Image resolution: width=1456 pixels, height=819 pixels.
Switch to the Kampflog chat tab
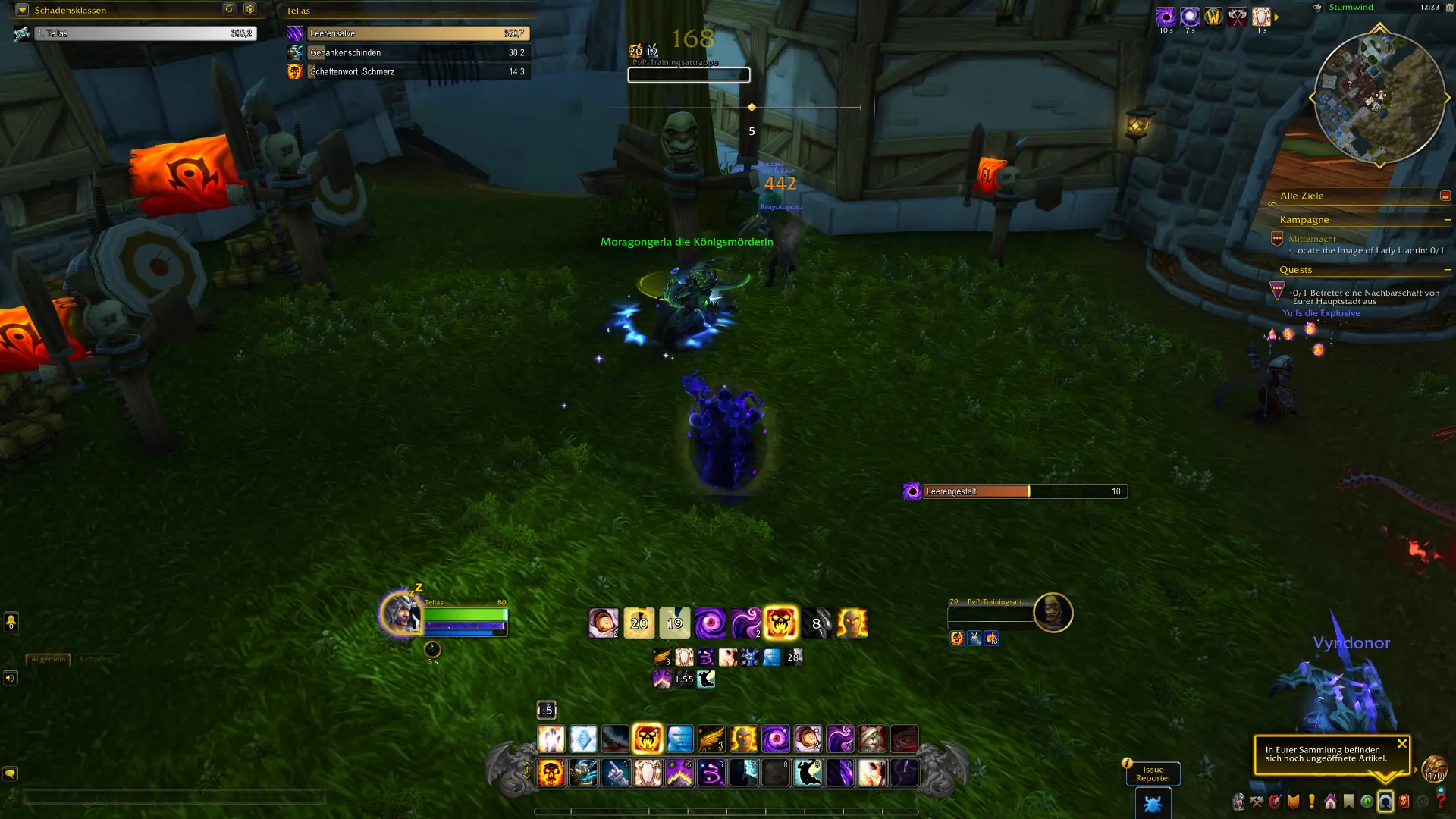coord(97,661)
